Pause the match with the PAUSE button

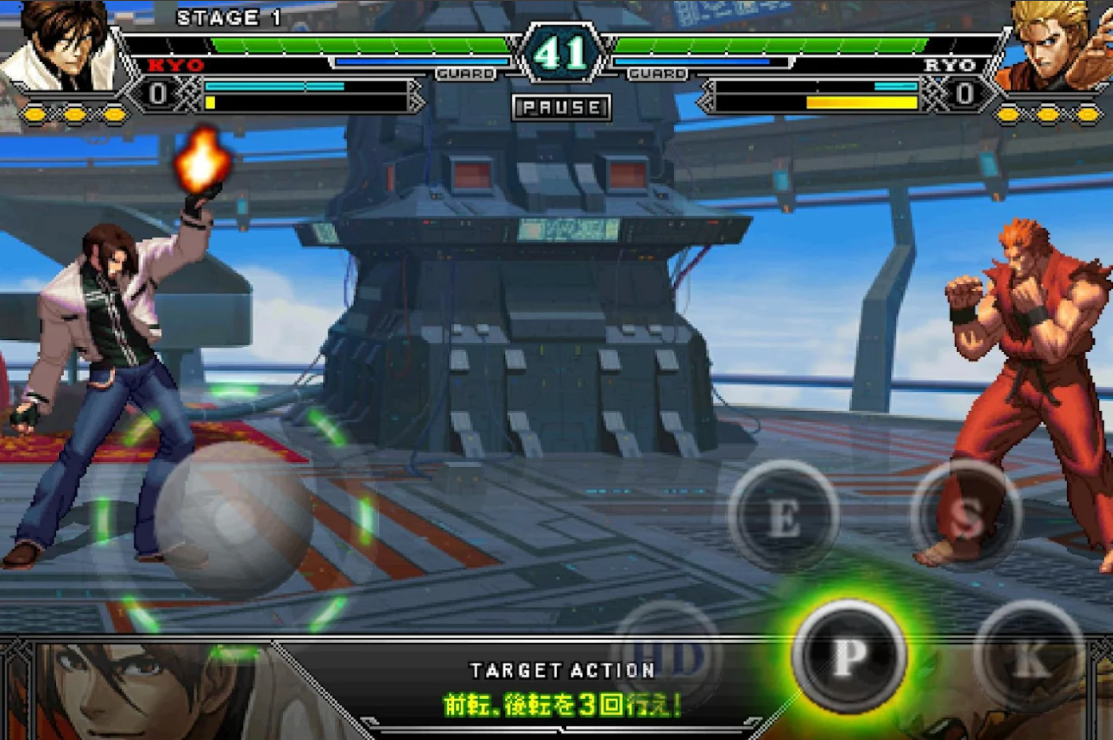click(561, 107)
